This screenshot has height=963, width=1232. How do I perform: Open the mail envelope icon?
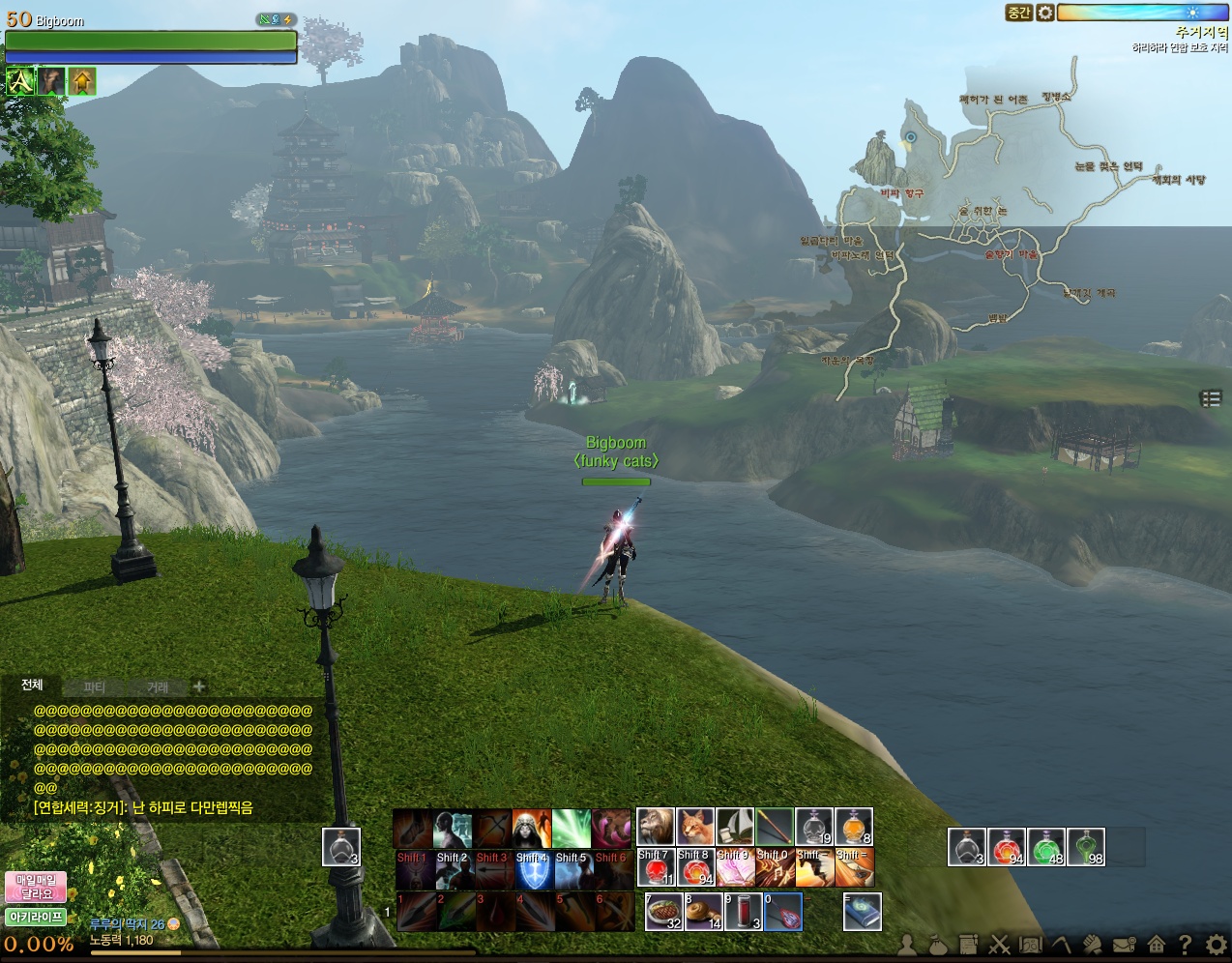(x=1124, y=944)
